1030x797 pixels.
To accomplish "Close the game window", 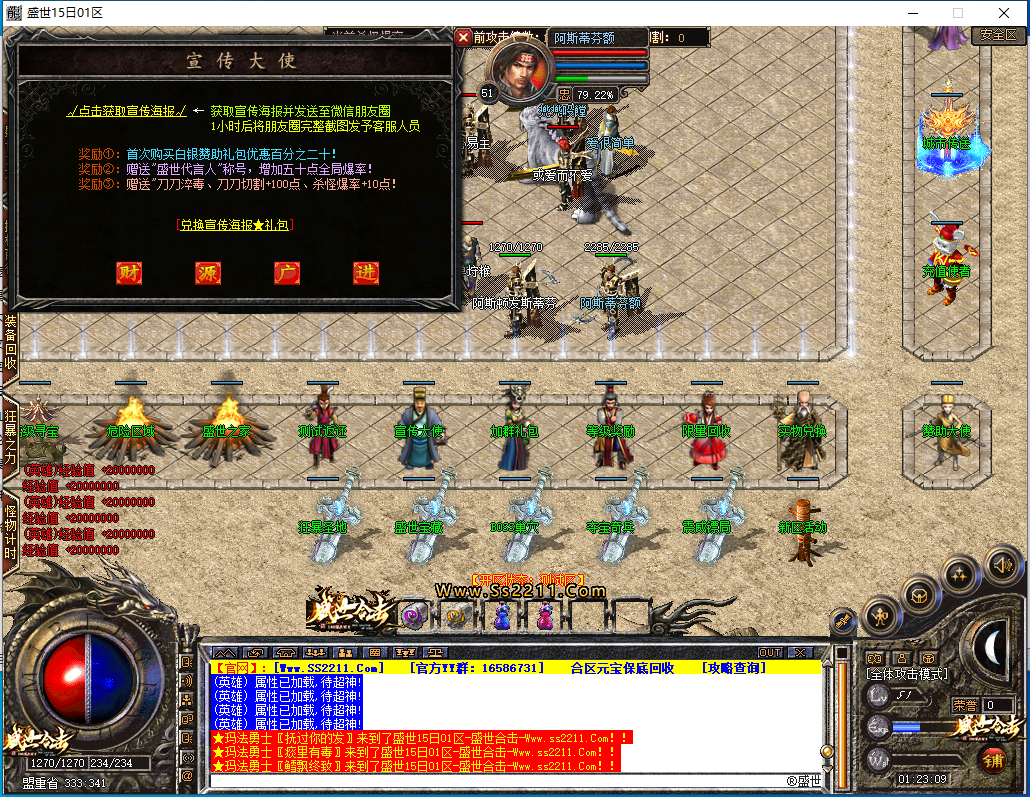I will (x=1004, y=12).
